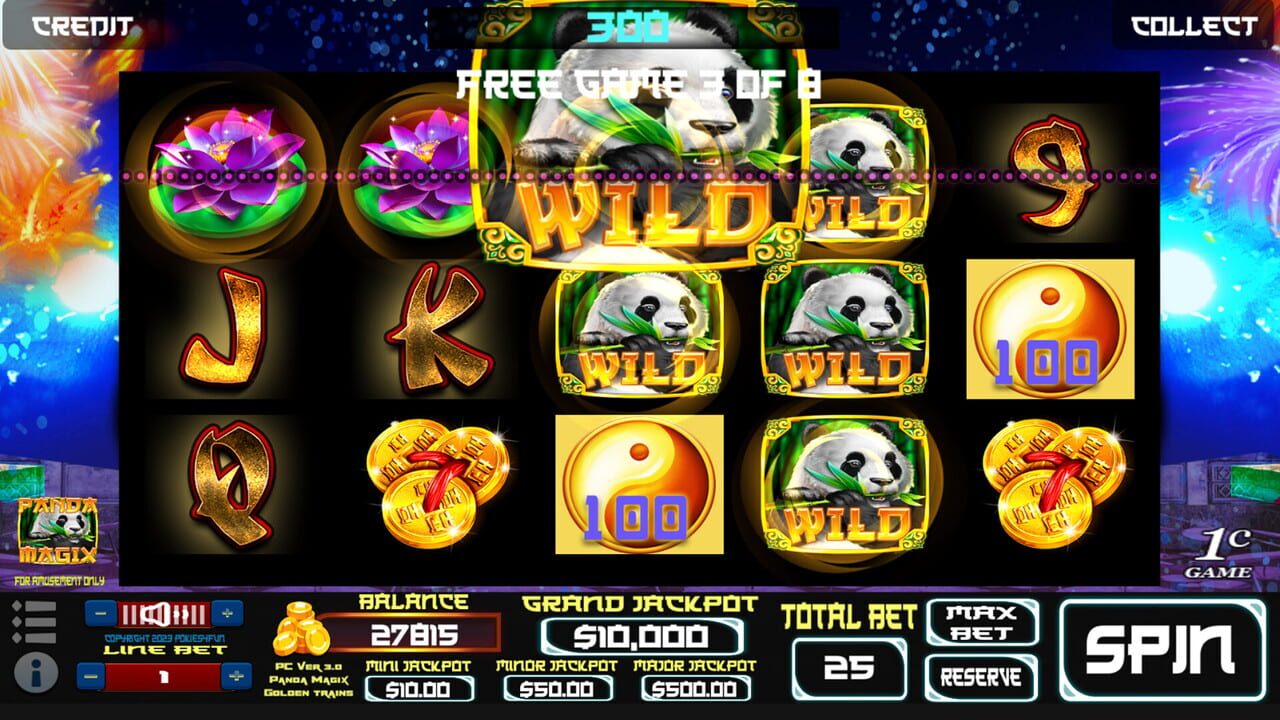Click the information icon
The height and width of the screenshot is (720, 1280).
(x=36, y=672)
